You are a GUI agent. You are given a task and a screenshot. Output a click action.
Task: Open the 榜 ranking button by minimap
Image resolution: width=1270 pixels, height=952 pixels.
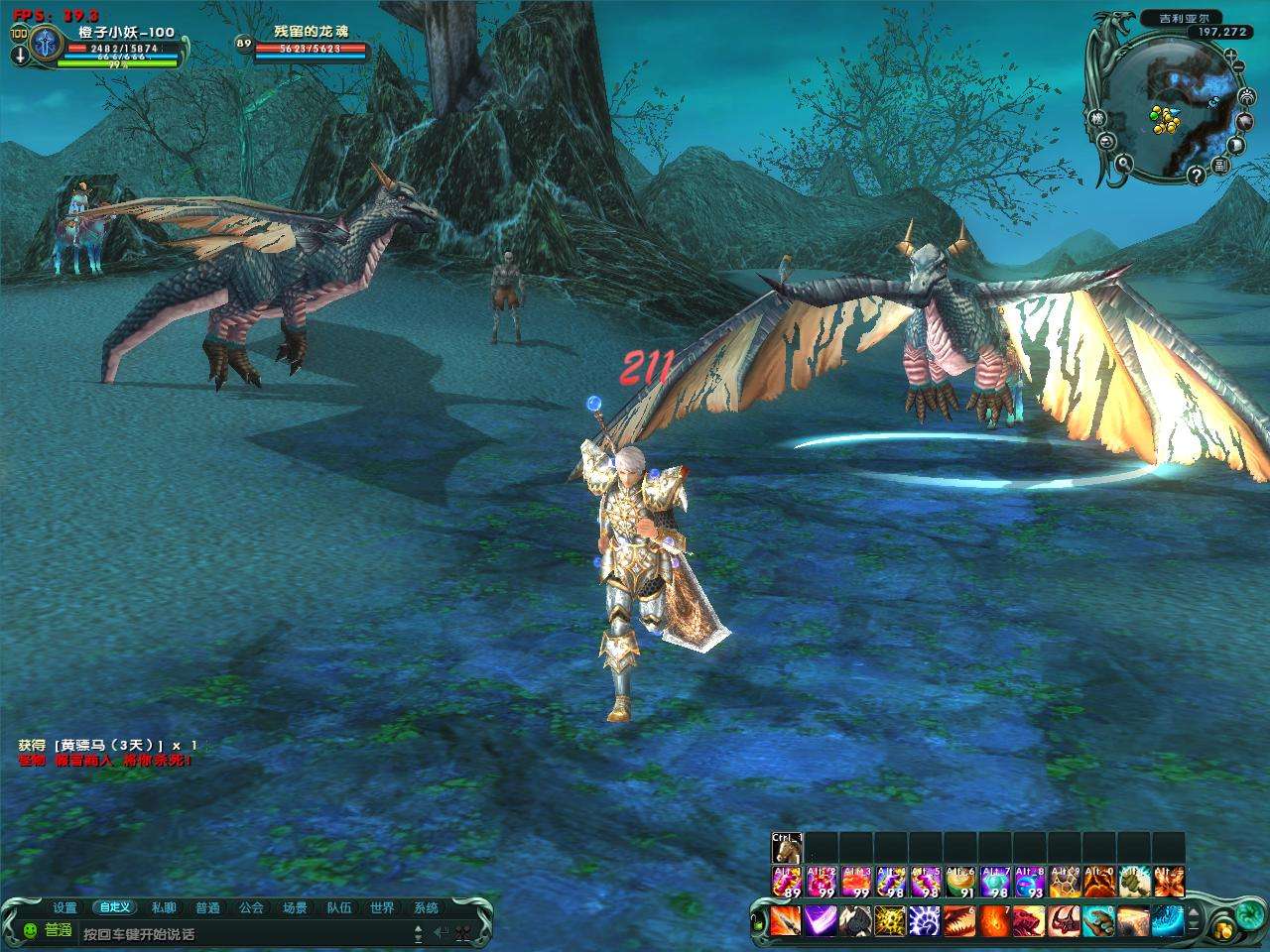[1098, 117]
